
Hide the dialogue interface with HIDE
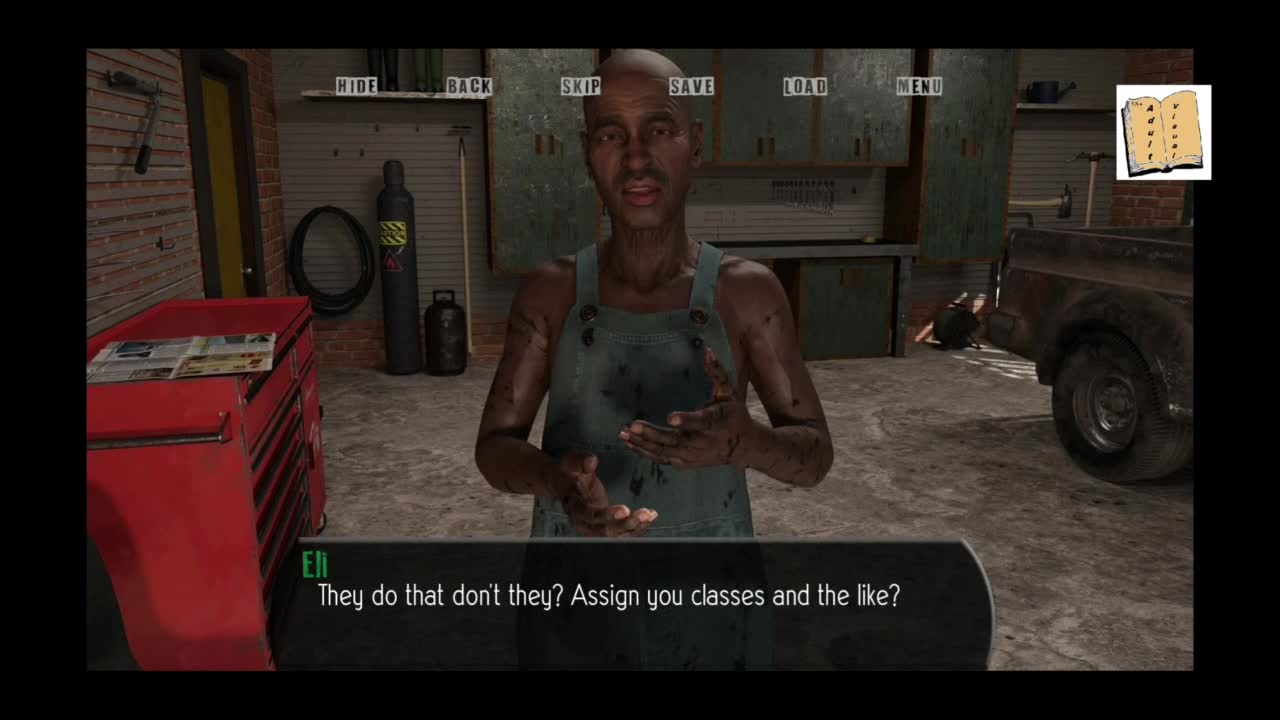[356, 86]
